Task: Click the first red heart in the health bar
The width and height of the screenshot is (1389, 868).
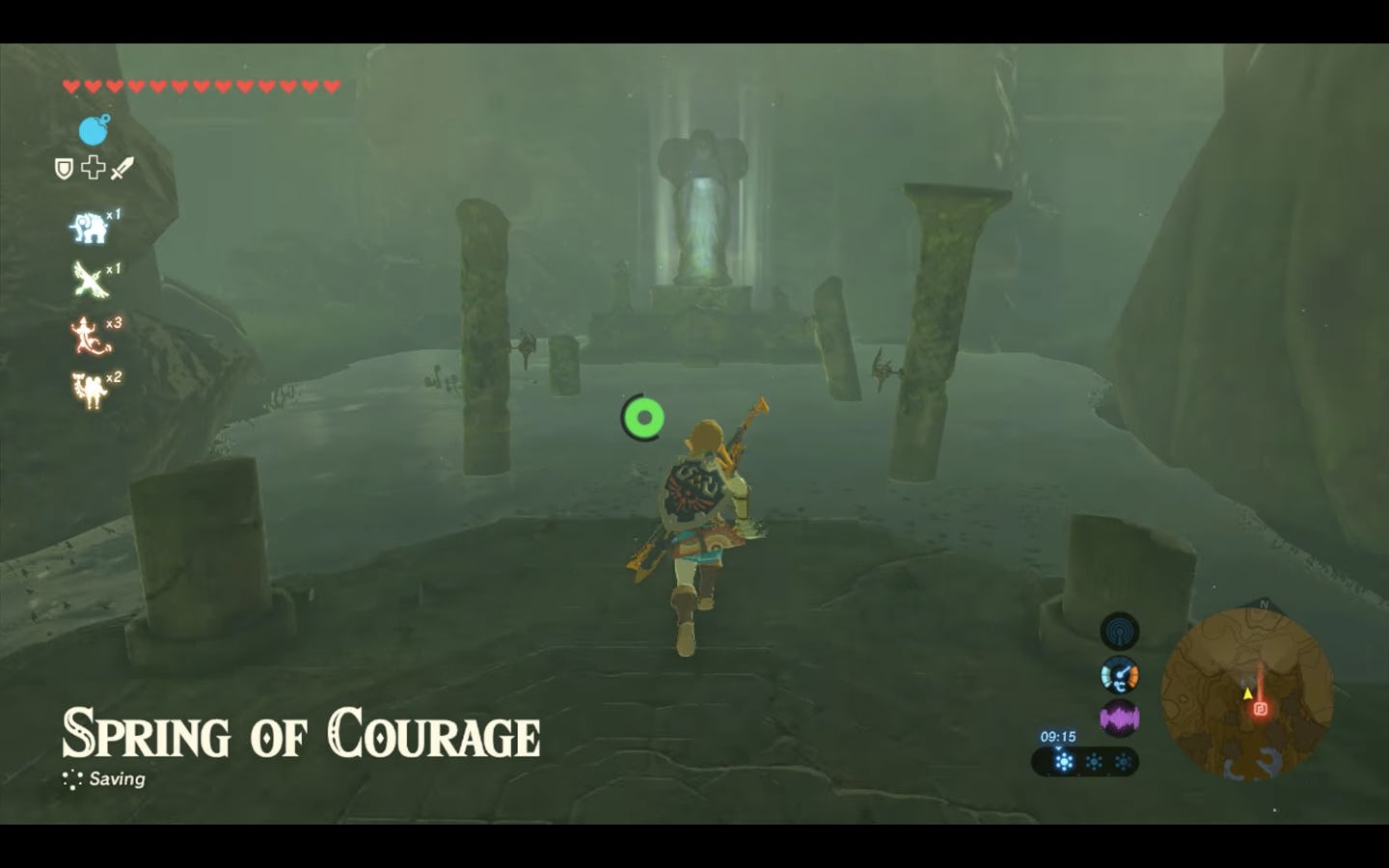Action: [x=69, y=84]
